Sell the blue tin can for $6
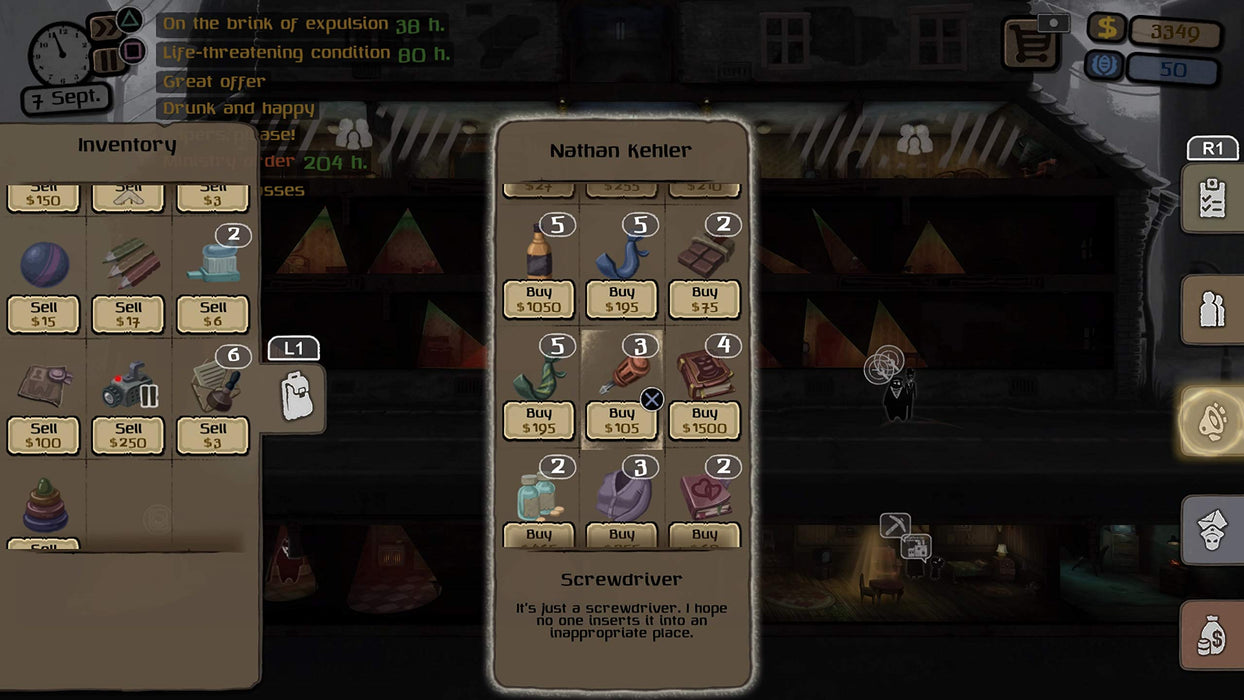This screenshot has height=700, width=1244. pyautogui.click(x=213, y=314)
